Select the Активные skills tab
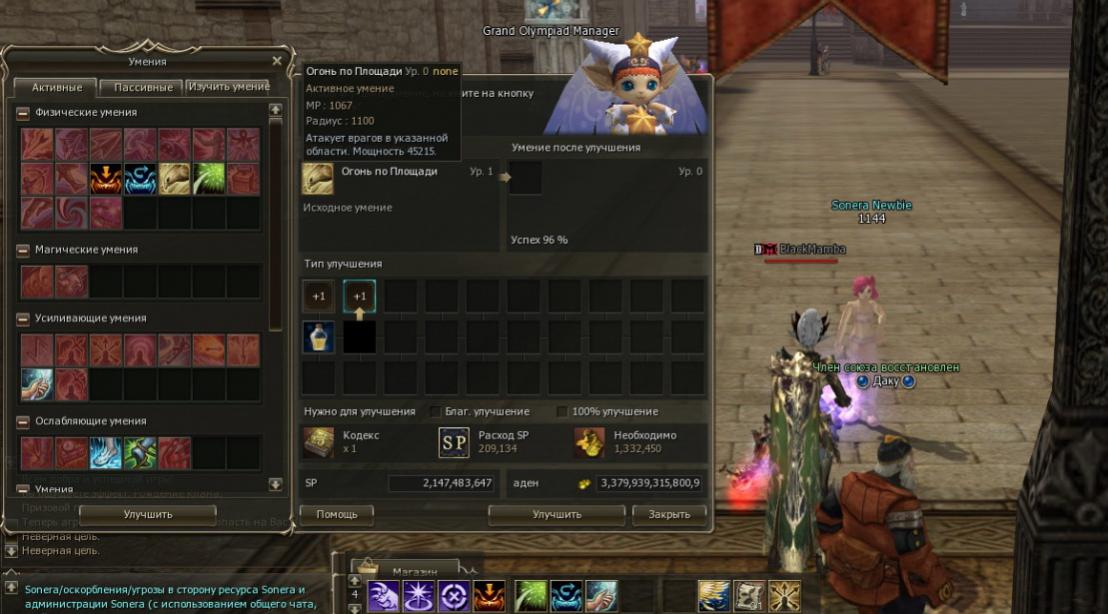This screenshot has width=1108, height=614. pyautogui.click(x=55, y=87)
